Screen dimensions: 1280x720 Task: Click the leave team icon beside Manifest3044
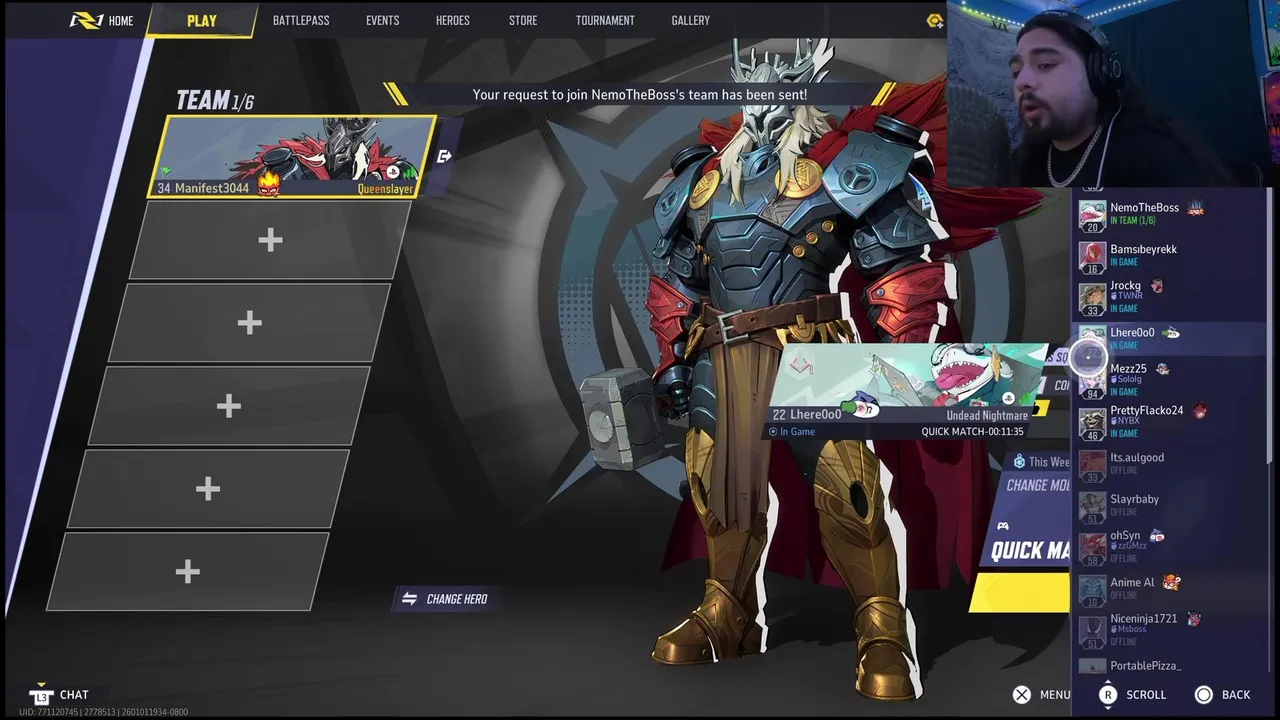click(445, 156)
